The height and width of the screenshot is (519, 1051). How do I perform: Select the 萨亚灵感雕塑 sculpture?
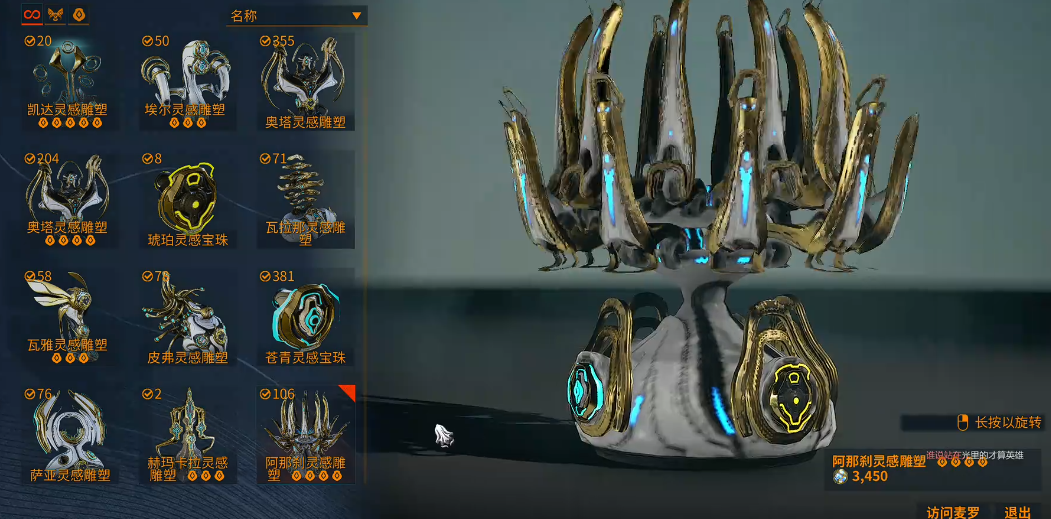pyautogui.click(x=69, y=434)
